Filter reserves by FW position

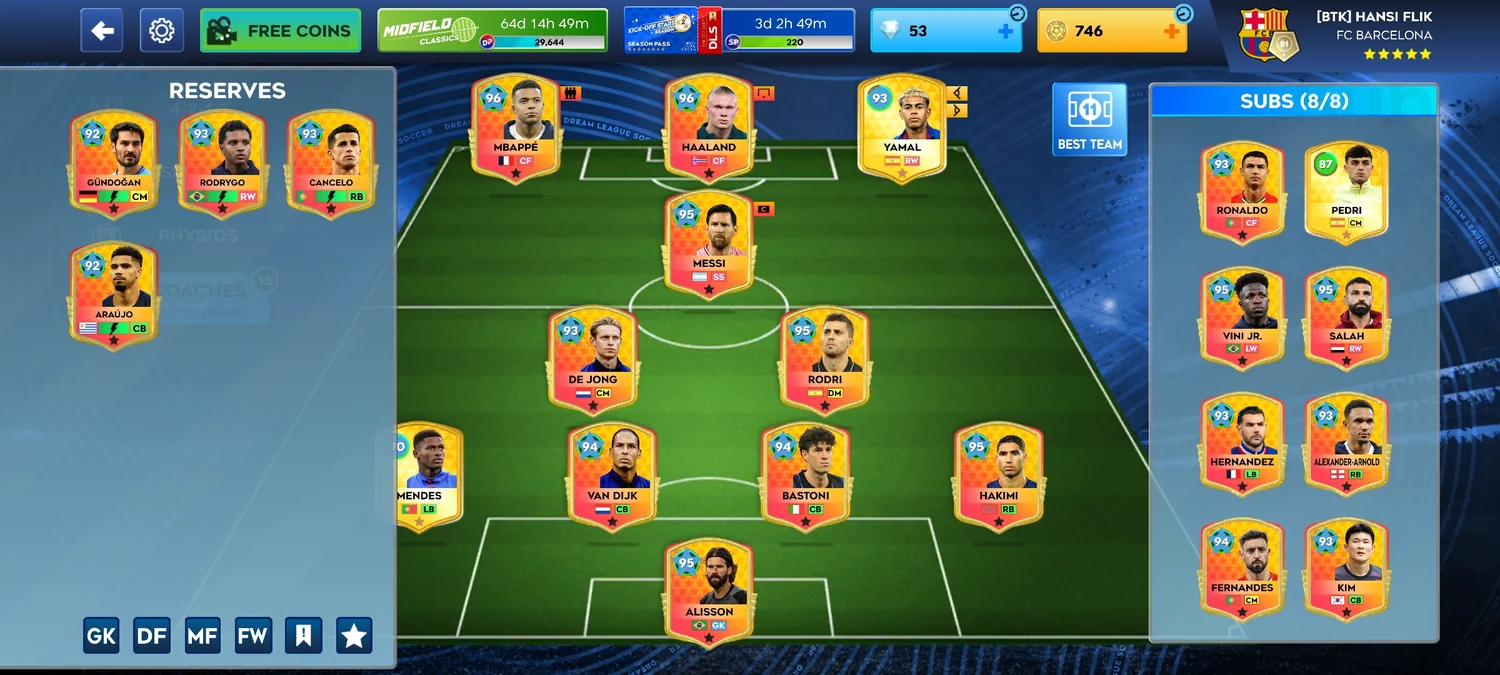(253, 635)
